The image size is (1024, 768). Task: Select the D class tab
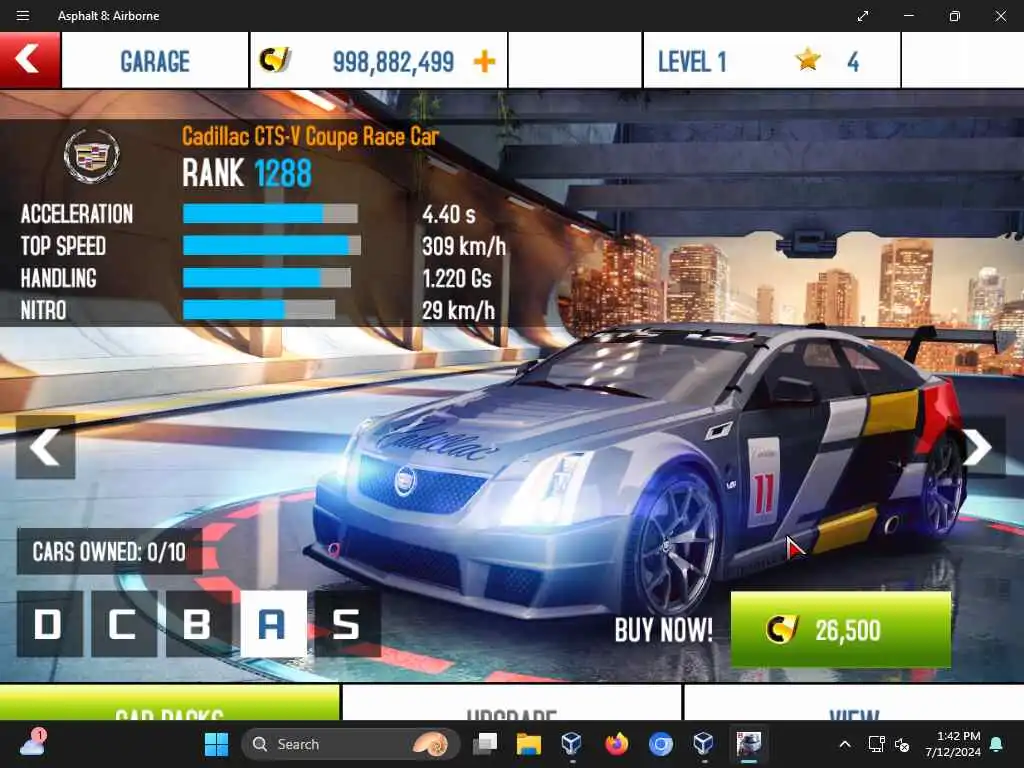(x=49, y=624)
